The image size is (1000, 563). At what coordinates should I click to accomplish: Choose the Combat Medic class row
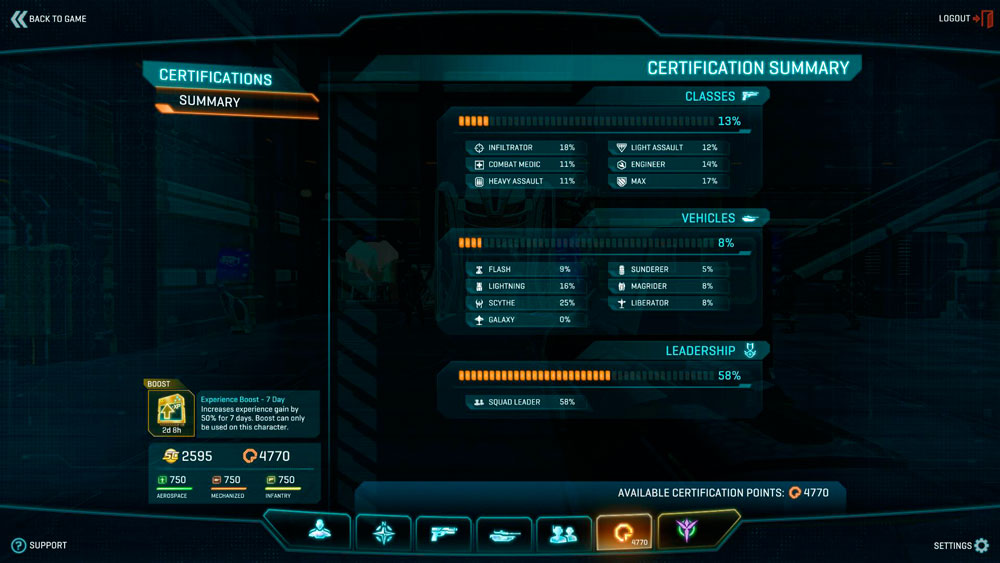[x=522, y=165]
